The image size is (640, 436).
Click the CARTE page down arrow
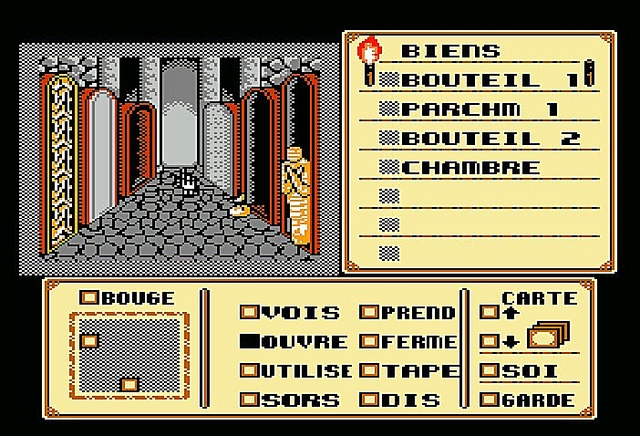(492, 342)
